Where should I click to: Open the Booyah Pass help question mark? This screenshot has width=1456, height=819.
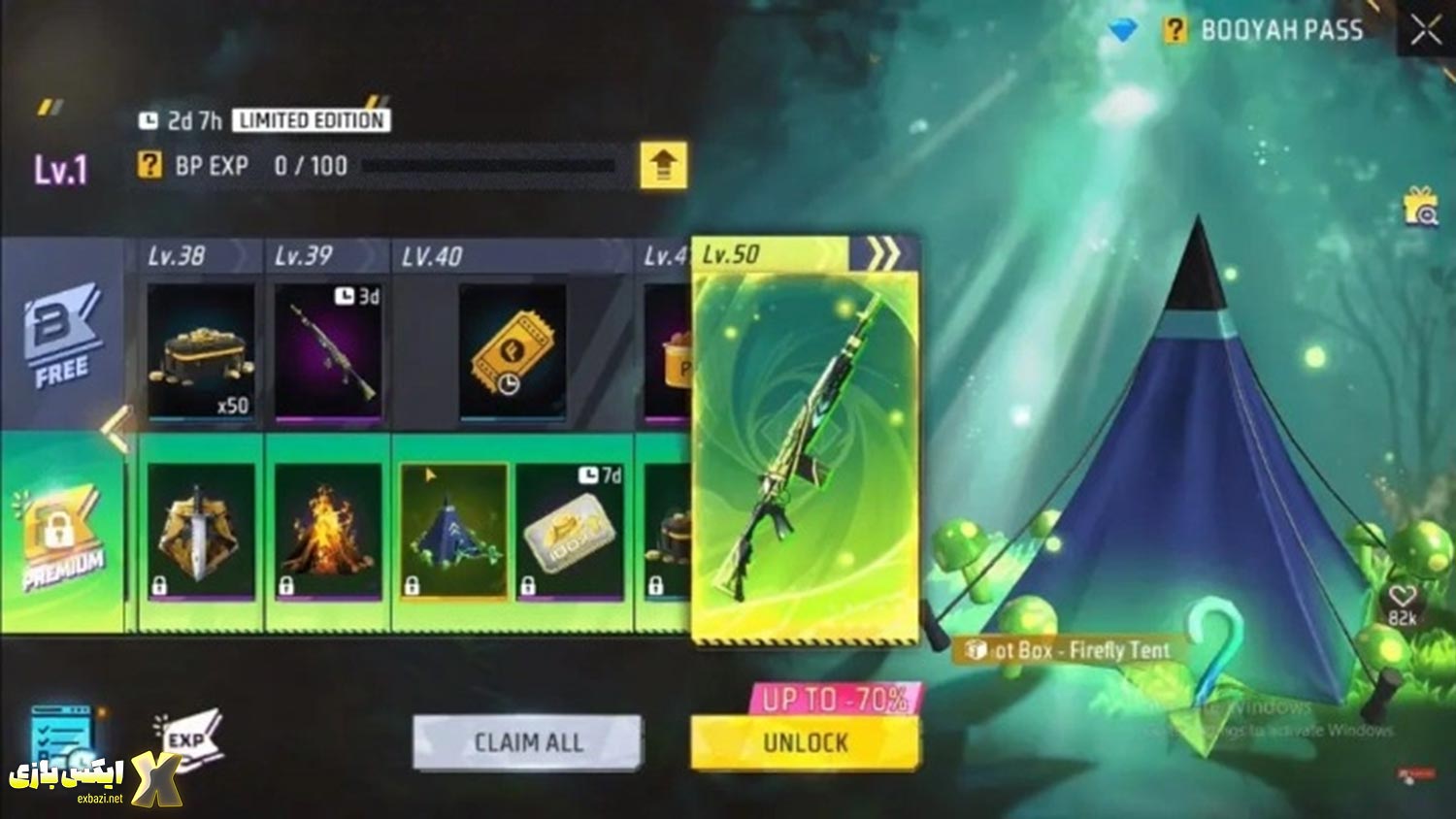(x=1175, y=30)
